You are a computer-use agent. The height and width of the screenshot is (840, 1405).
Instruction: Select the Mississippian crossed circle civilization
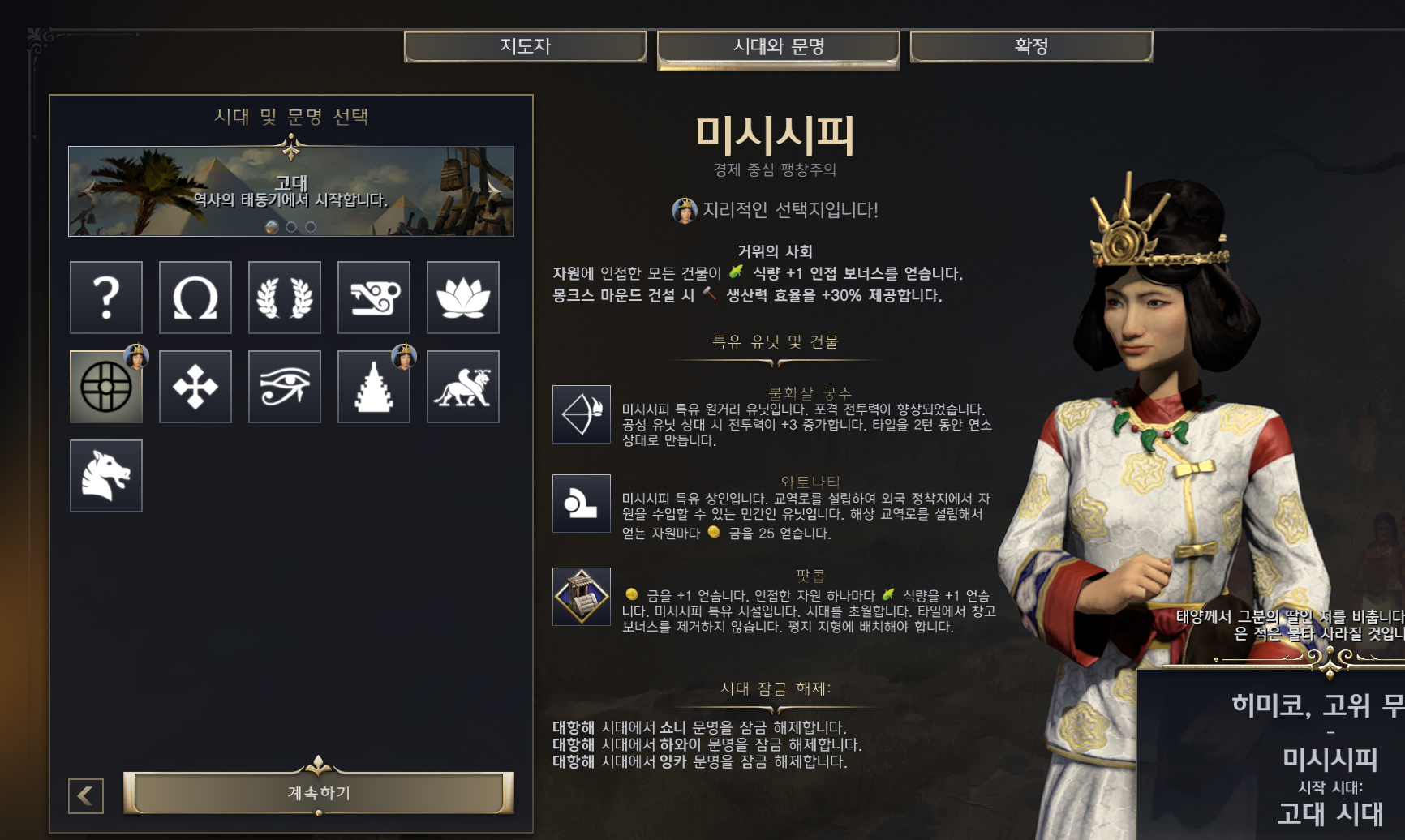click(x=106, y=387)
